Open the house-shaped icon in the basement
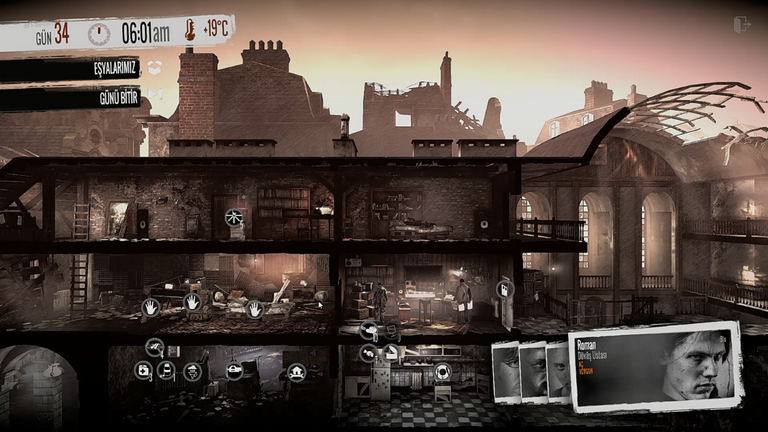Image resolution: width=768 pixels, height=432 pixels. click(x=296, y=372)
